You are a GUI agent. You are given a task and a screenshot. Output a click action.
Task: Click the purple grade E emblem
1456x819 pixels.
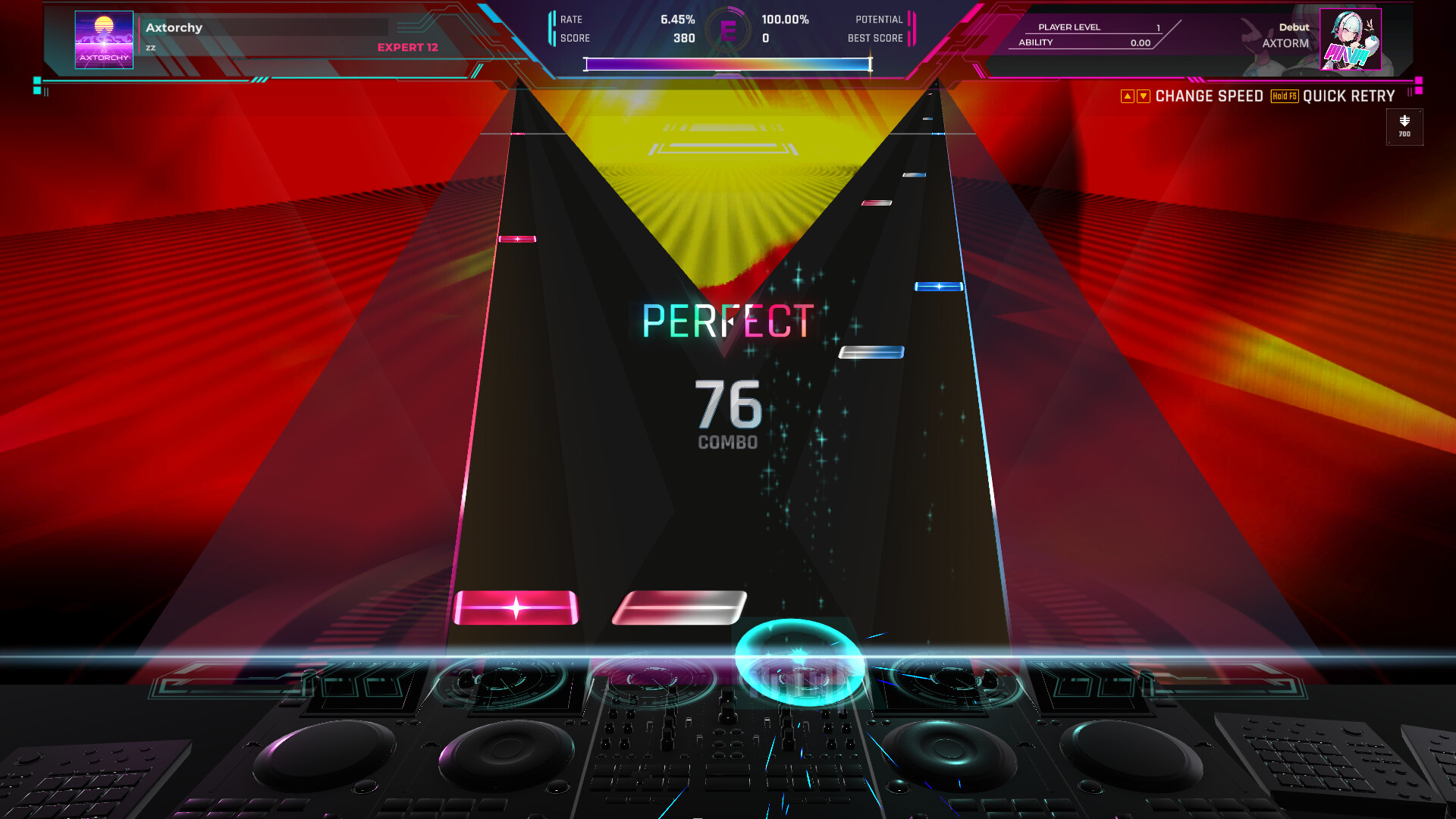[730, 27]
